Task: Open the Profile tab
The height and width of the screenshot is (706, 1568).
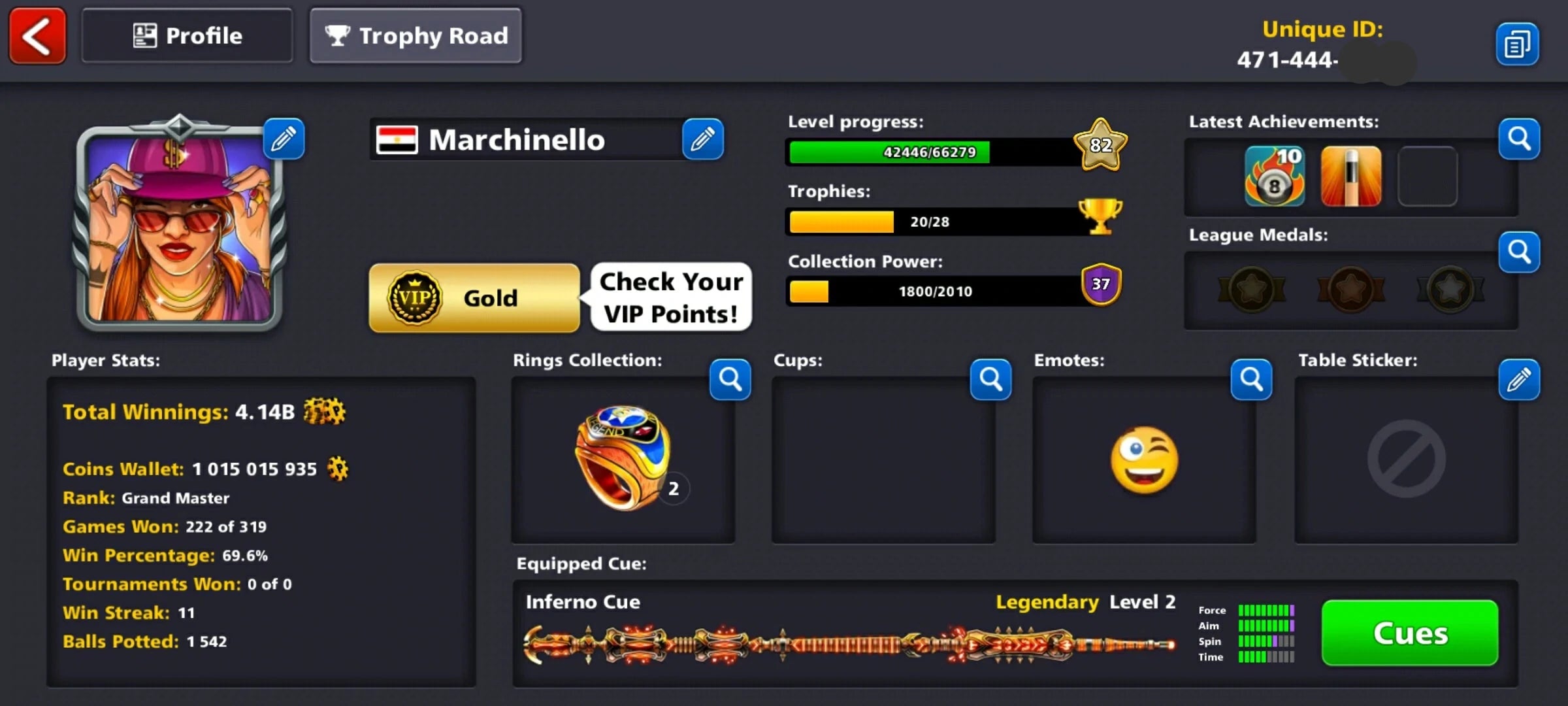Action: click(x=187, y=35)
